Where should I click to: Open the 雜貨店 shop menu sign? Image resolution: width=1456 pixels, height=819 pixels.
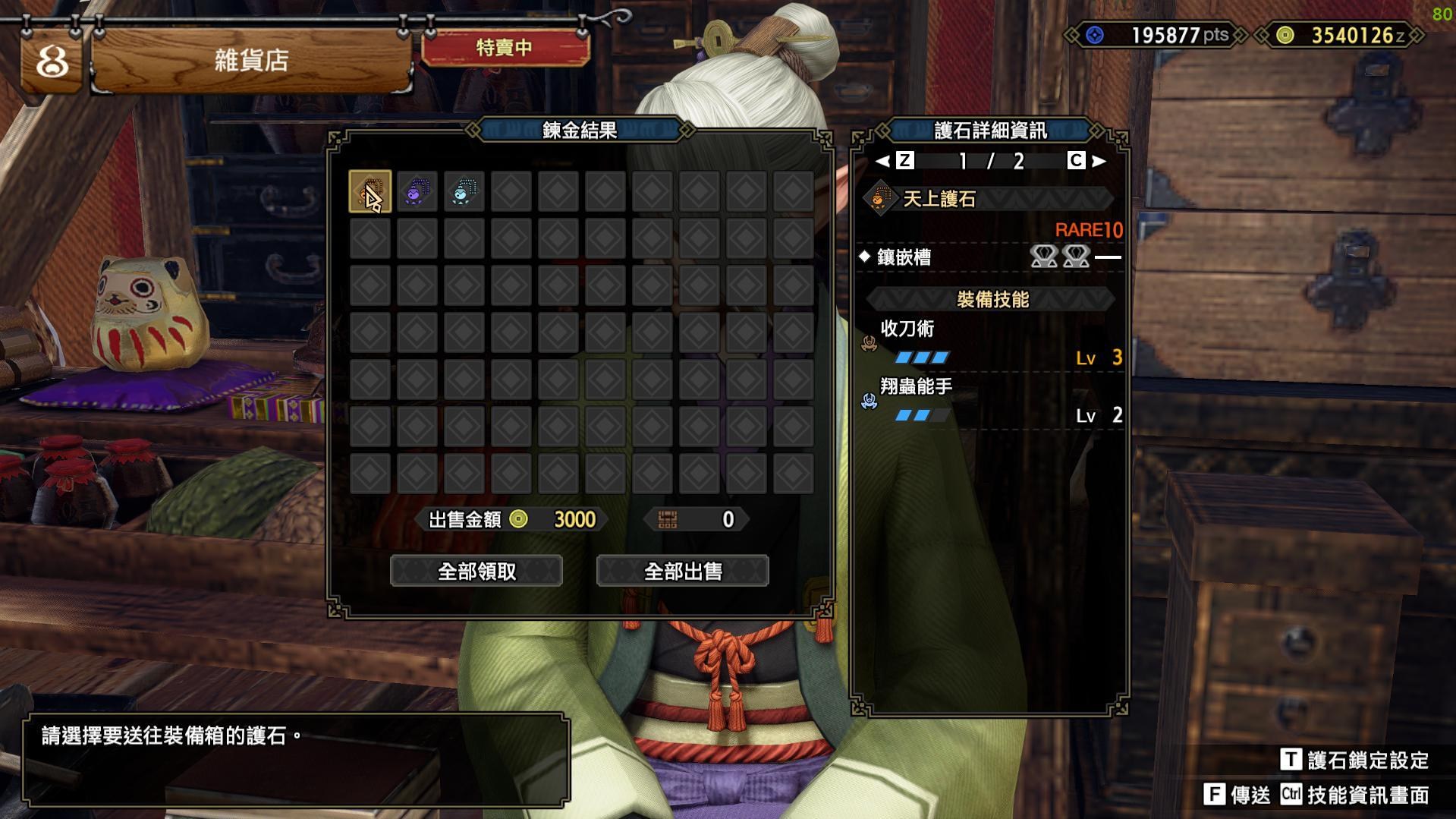coord(250,57)
